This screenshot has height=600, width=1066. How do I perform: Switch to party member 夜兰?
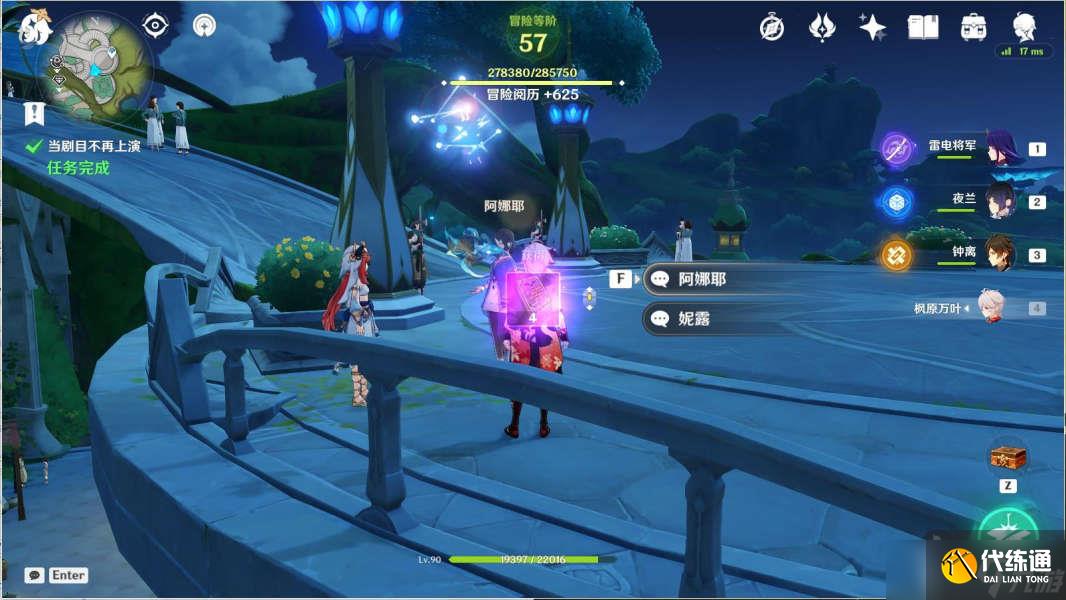[x=1000, y=201]
